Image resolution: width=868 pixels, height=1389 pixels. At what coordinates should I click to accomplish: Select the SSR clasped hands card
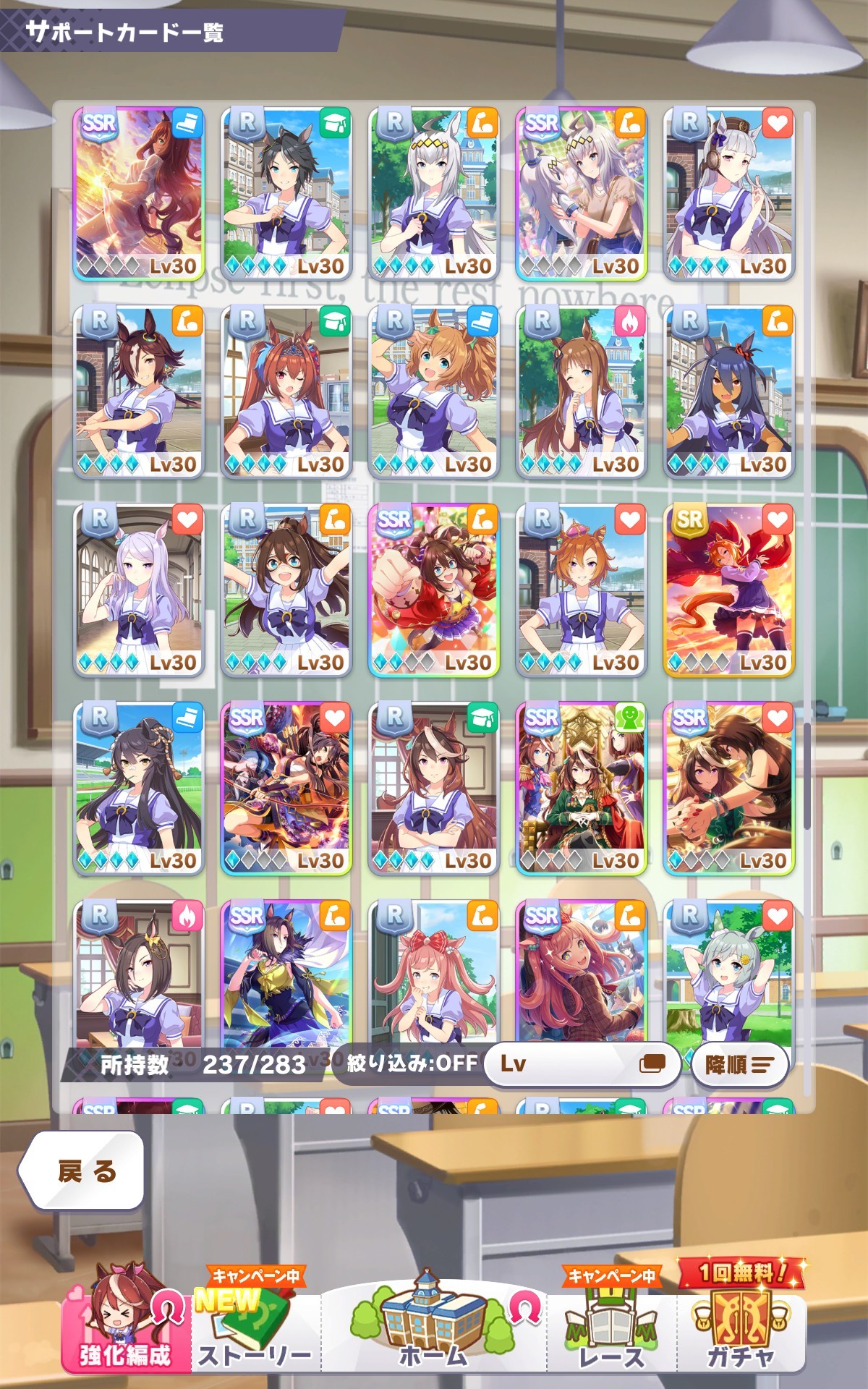click(729, 789)
